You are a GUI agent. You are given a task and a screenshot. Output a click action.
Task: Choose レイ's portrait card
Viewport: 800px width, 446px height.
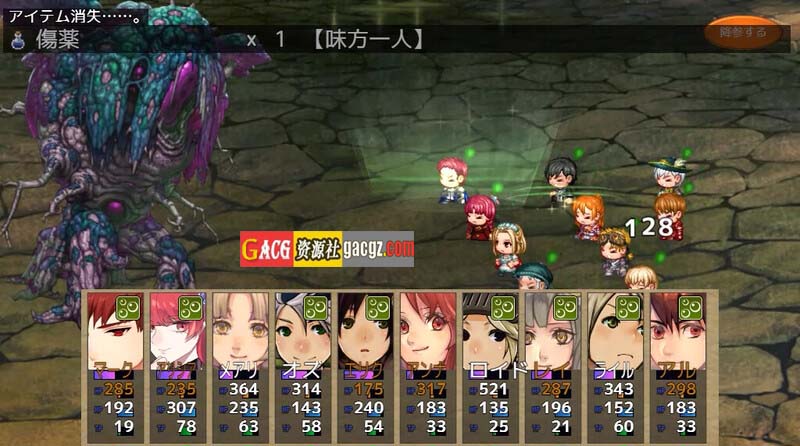[553, 330]
